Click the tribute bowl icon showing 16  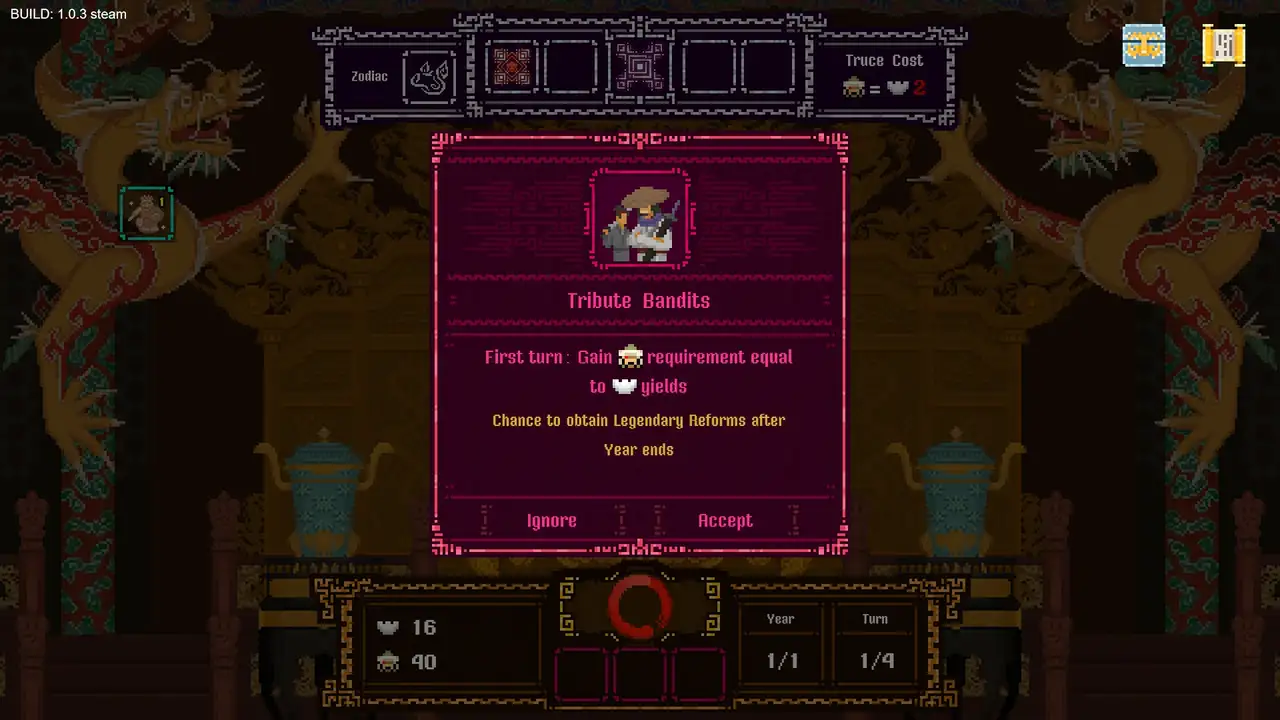coord(388,627)
